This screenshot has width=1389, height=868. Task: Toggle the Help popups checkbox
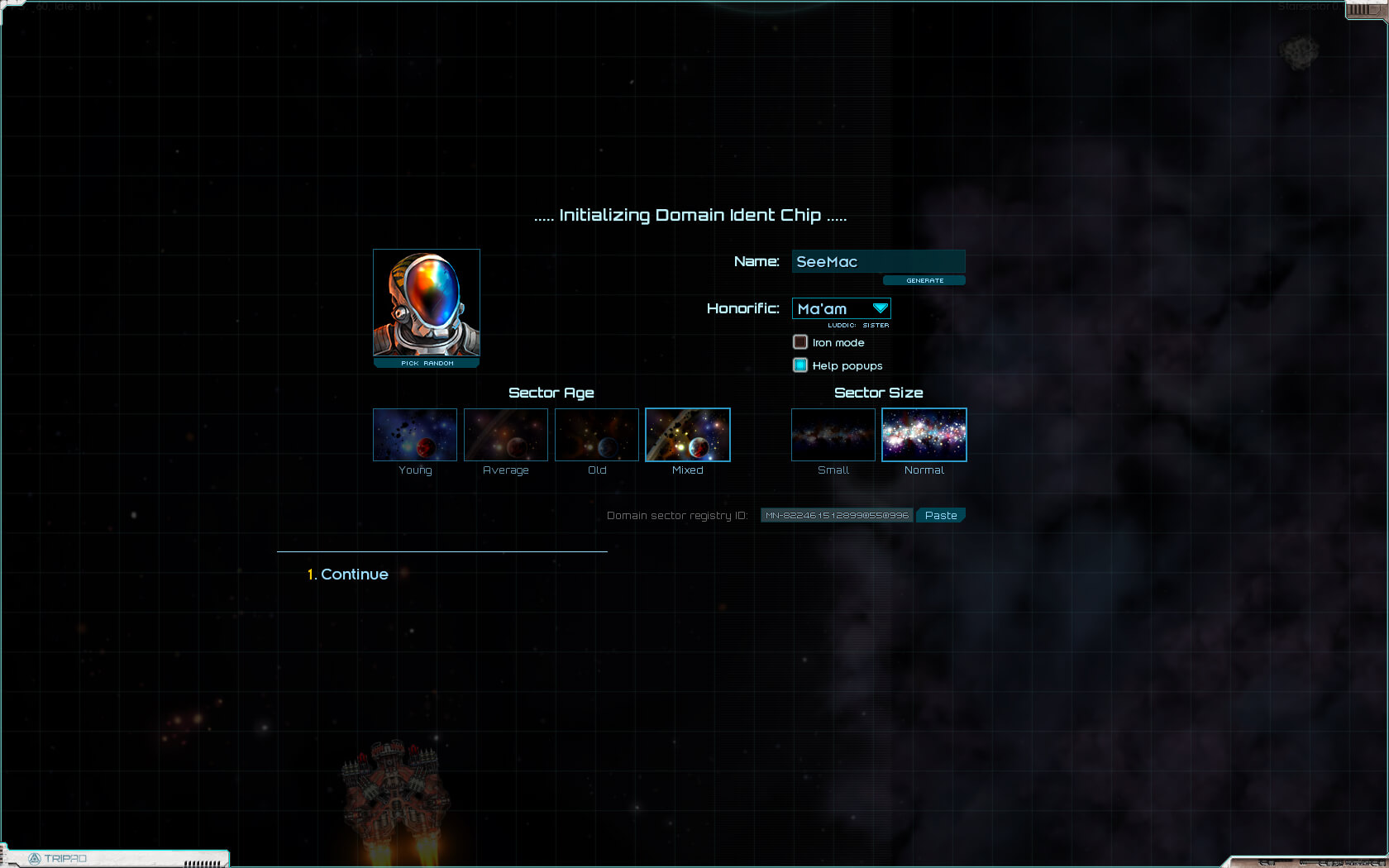(x=800, y=365)
